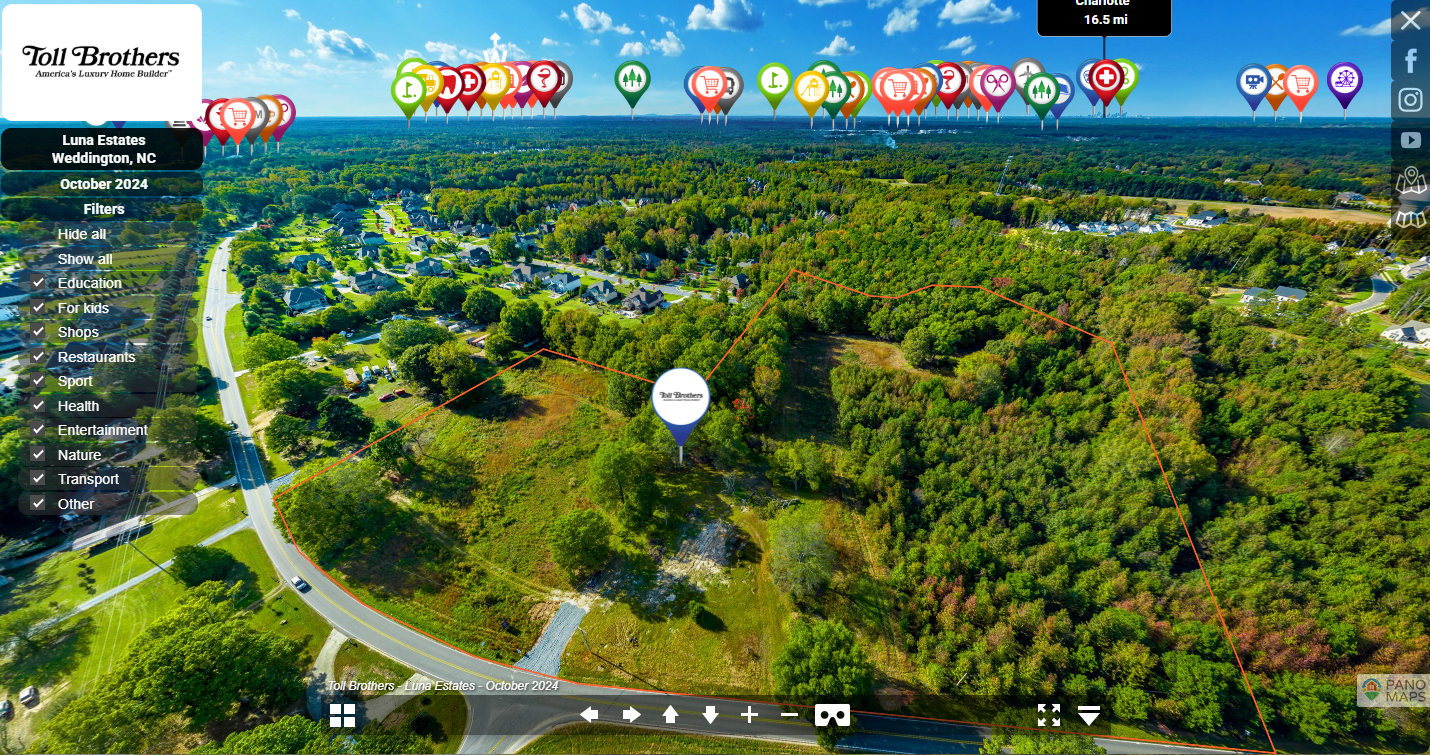Zoom in with the plus button

coord(749,714)
